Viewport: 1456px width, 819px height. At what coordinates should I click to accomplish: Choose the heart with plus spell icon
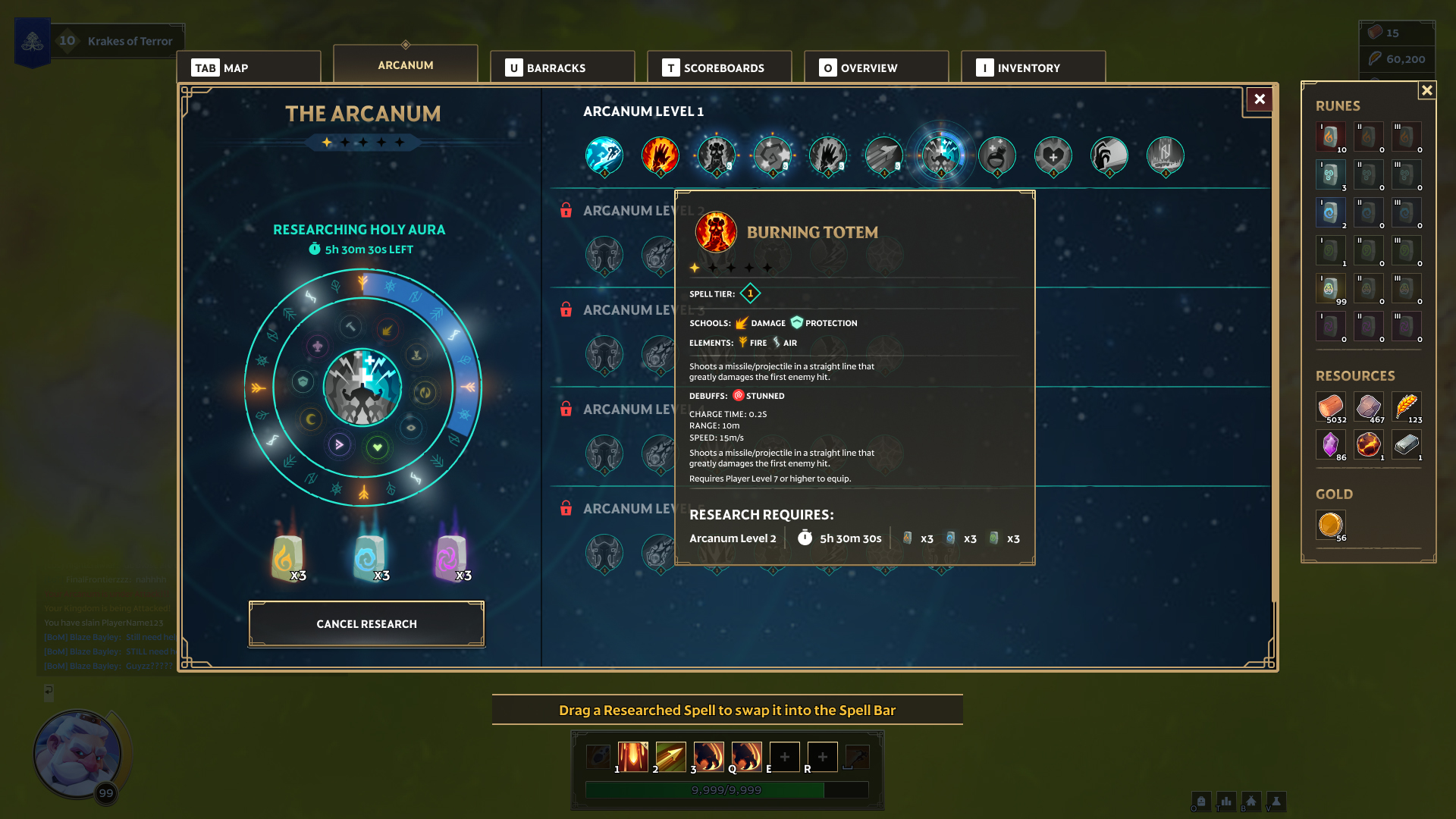tap(1053, 155)
